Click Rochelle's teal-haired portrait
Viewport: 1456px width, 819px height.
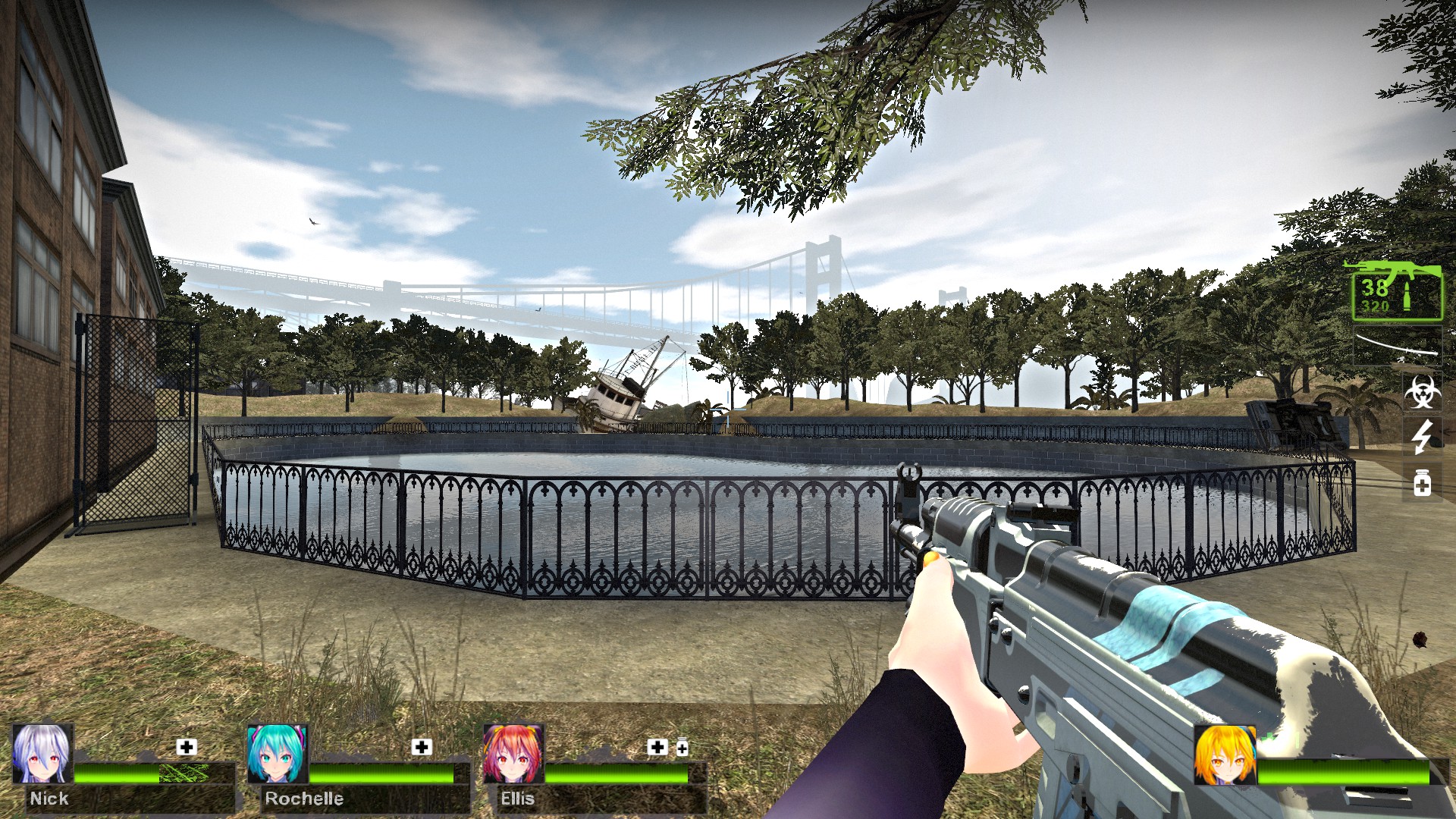coord(277,754)
